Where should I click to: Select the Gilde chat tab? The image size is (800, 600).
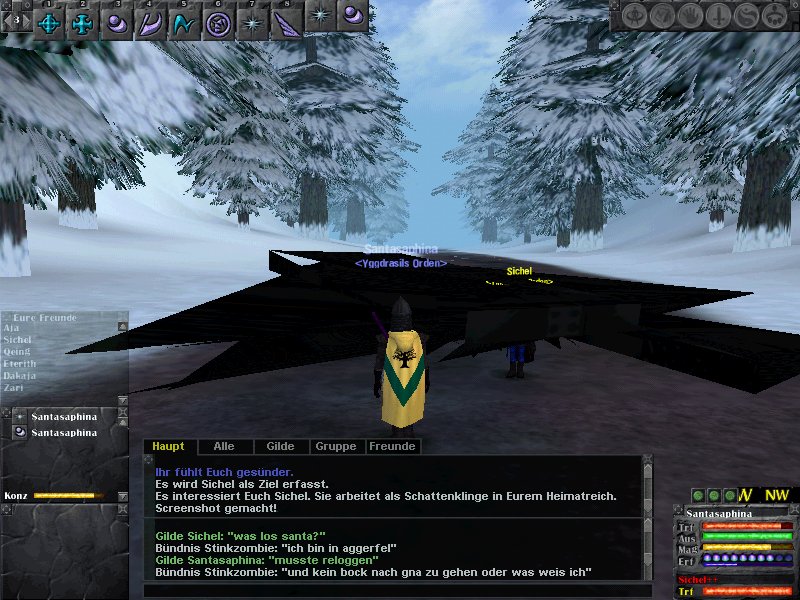pos(280,447)
